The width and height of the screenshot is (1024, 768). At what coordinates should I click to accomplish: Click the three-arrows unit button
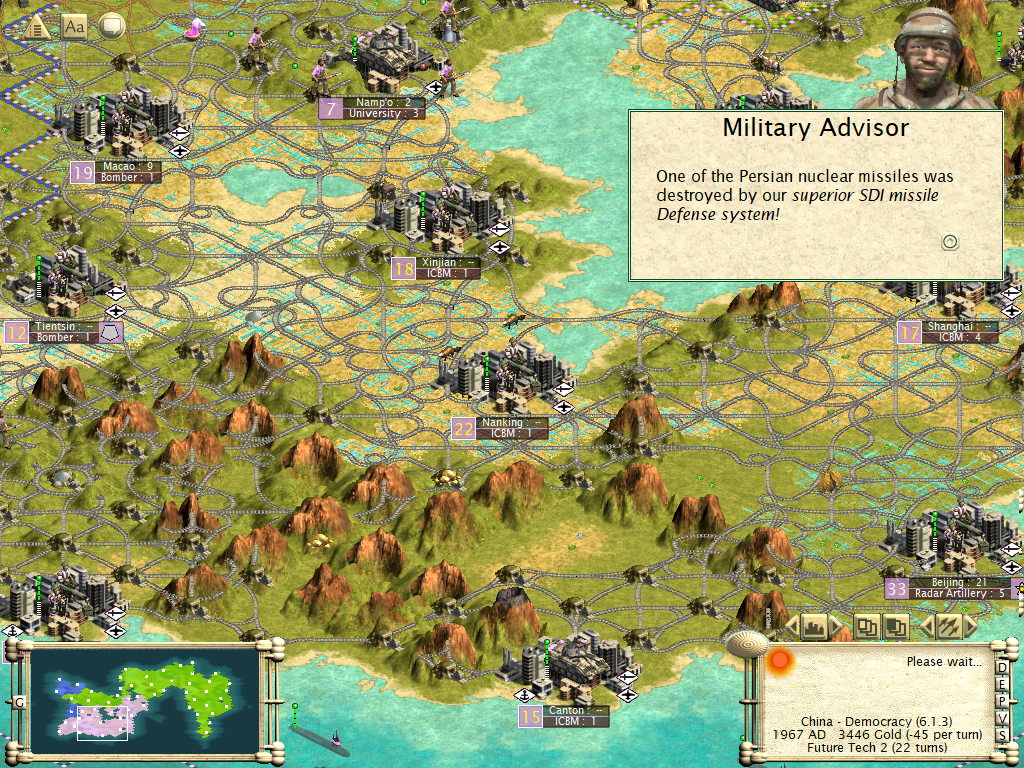(947, 627)
